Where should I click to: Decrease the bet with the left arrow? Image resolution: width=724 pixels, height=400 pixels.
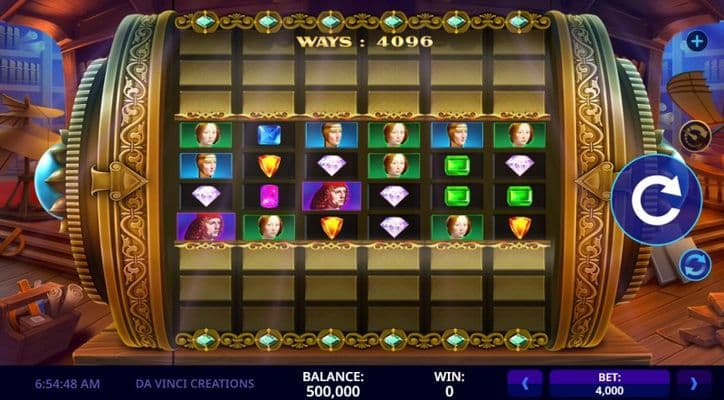[527, 382]
